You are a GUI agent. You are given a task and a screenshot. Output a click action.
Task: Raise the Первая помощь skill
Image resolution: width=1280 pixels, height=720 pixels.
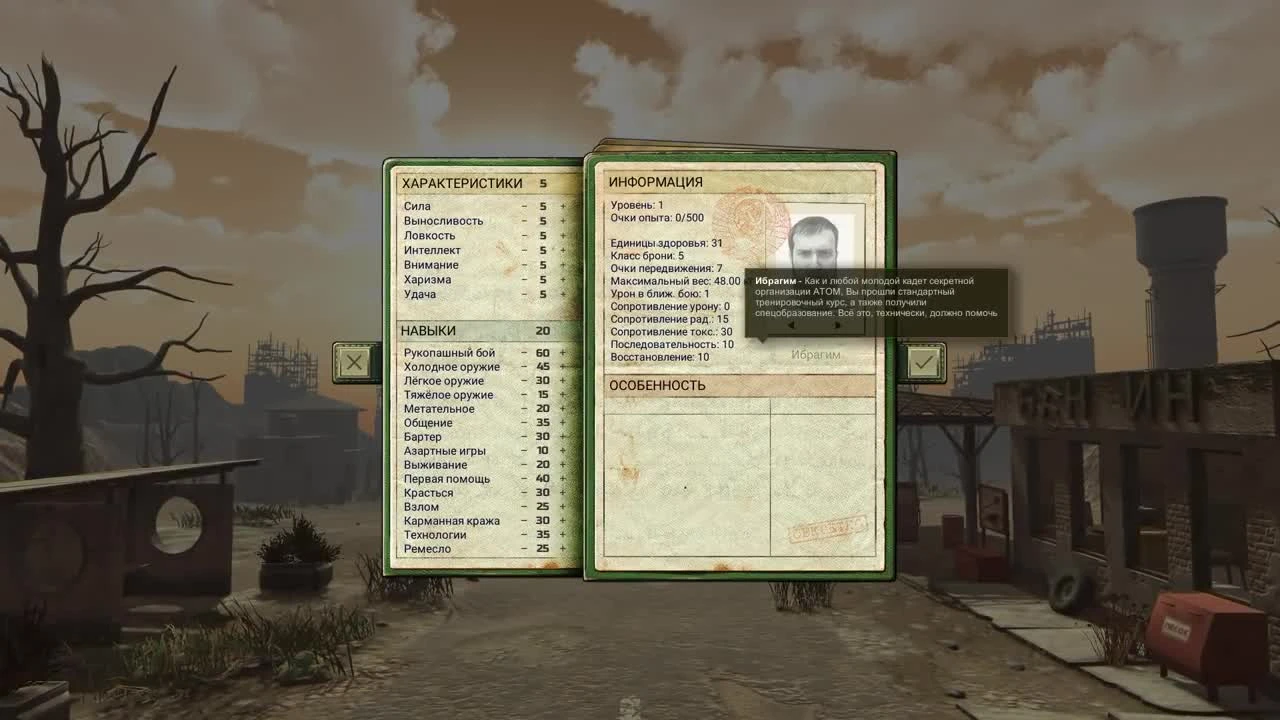[x=563, y=478]
